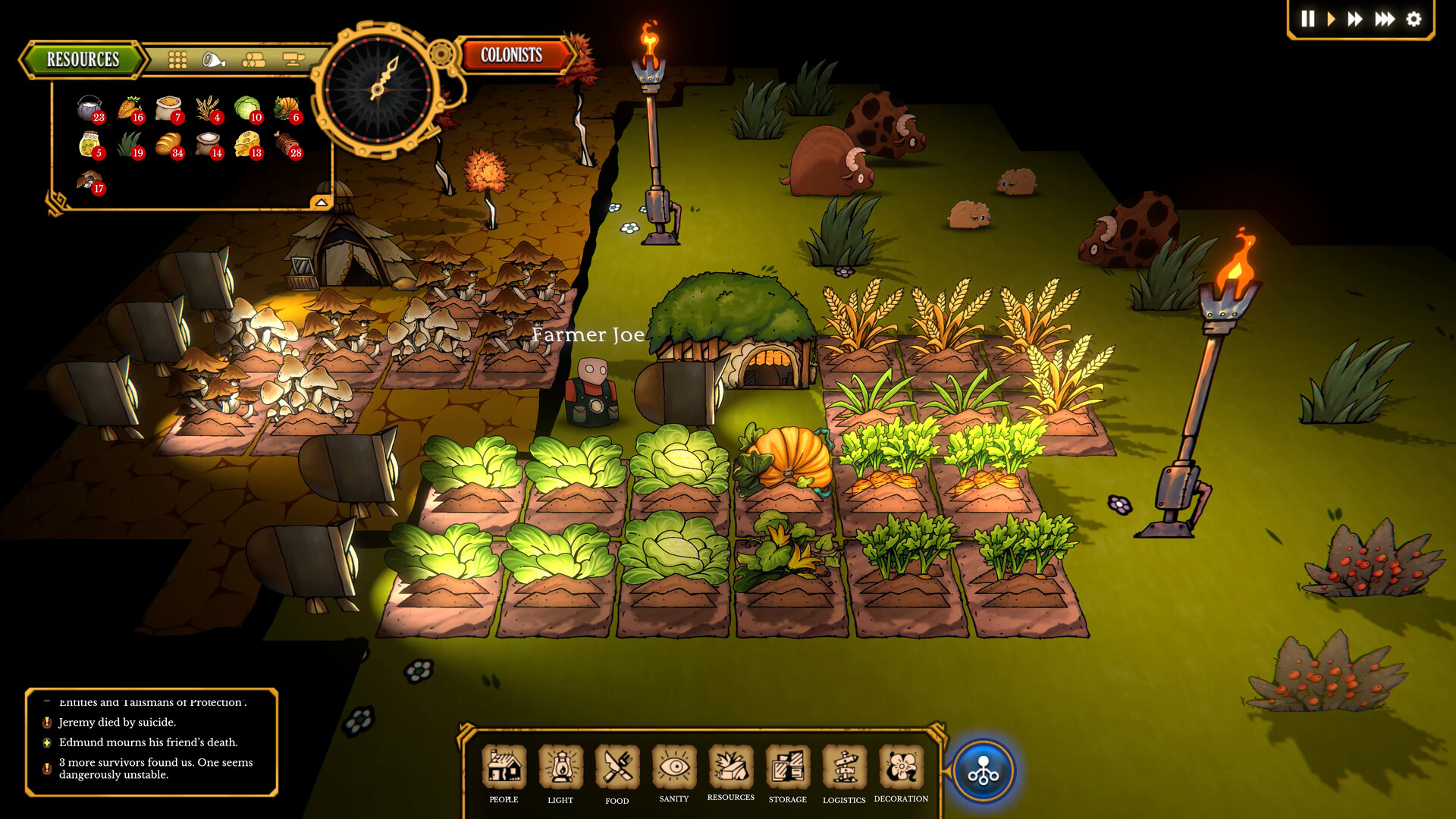Switch to the anvil crafted goods filter
Screen dimensions: 1456x819
point(293,60)
